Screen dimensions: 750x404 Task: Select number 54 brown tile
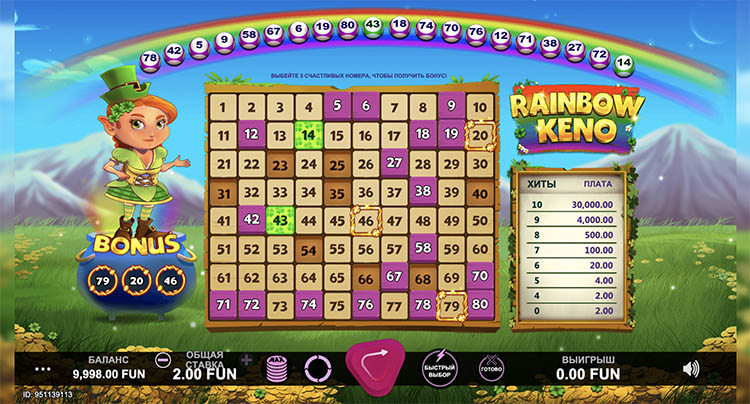[x=309, y=249]
